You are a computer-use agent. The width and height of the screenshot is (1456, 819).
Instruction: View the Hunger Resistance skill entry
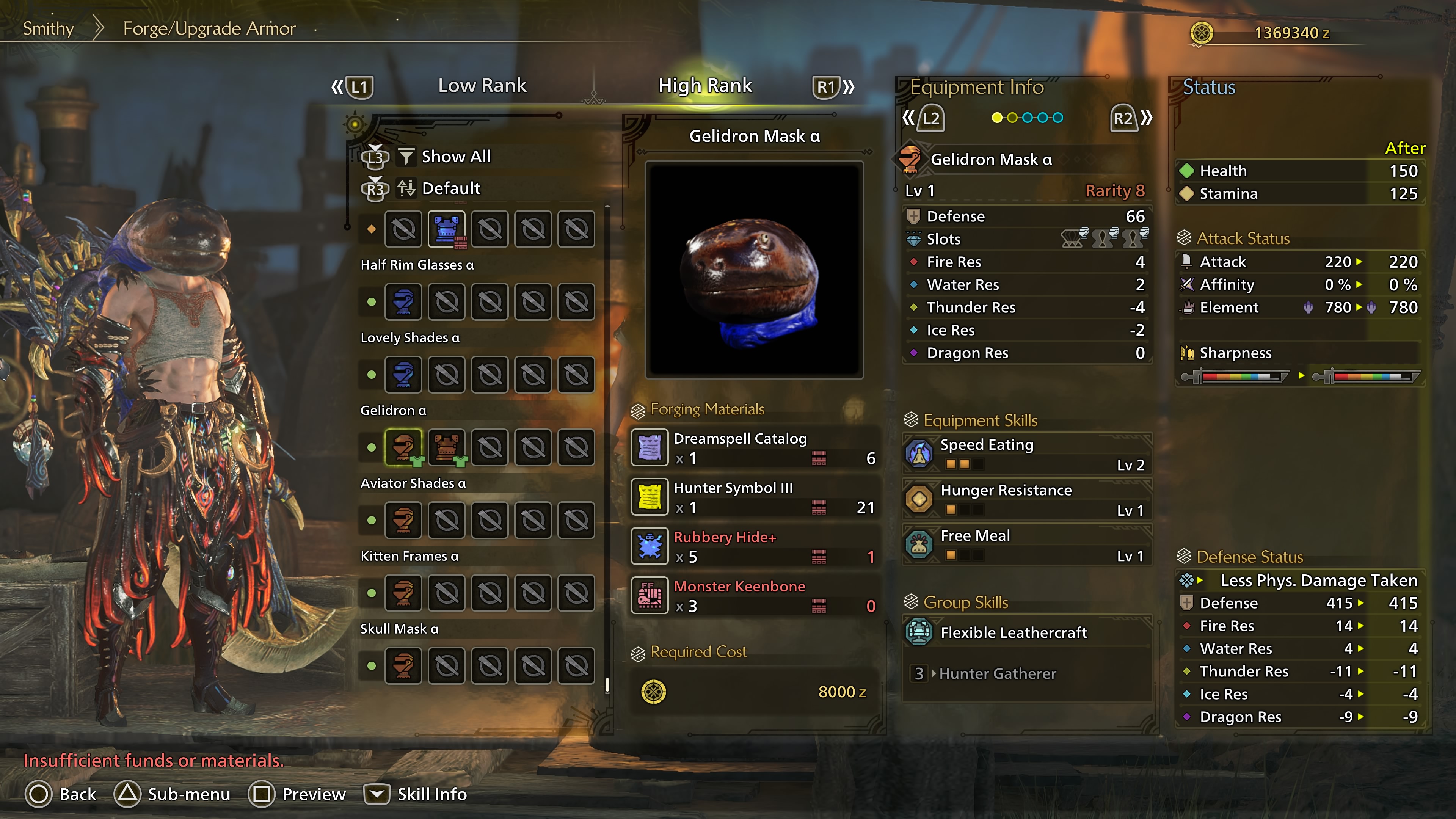tap(1027, 499)
